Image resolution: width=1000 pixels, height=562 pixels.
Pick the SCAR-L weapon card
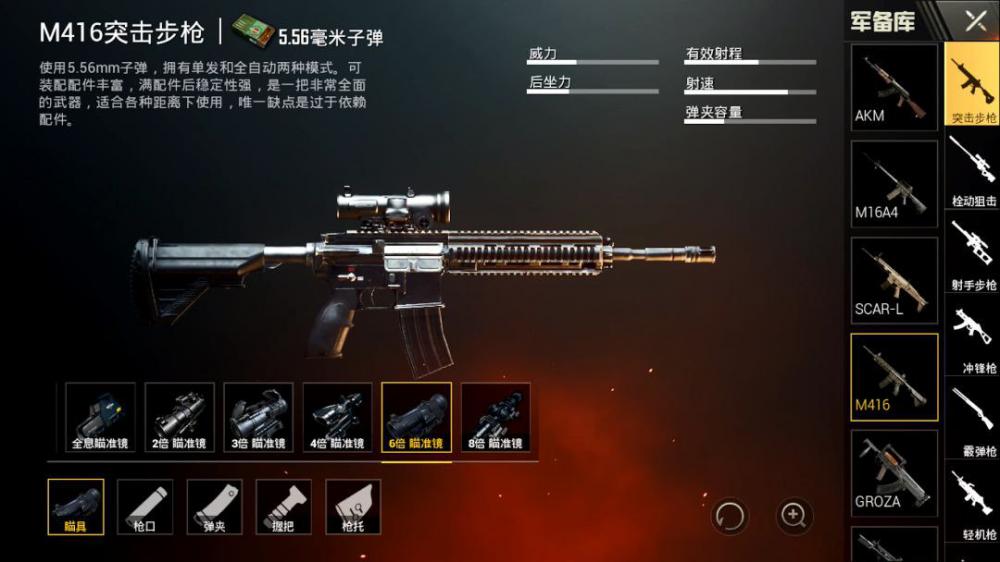(x=894, y=280)
